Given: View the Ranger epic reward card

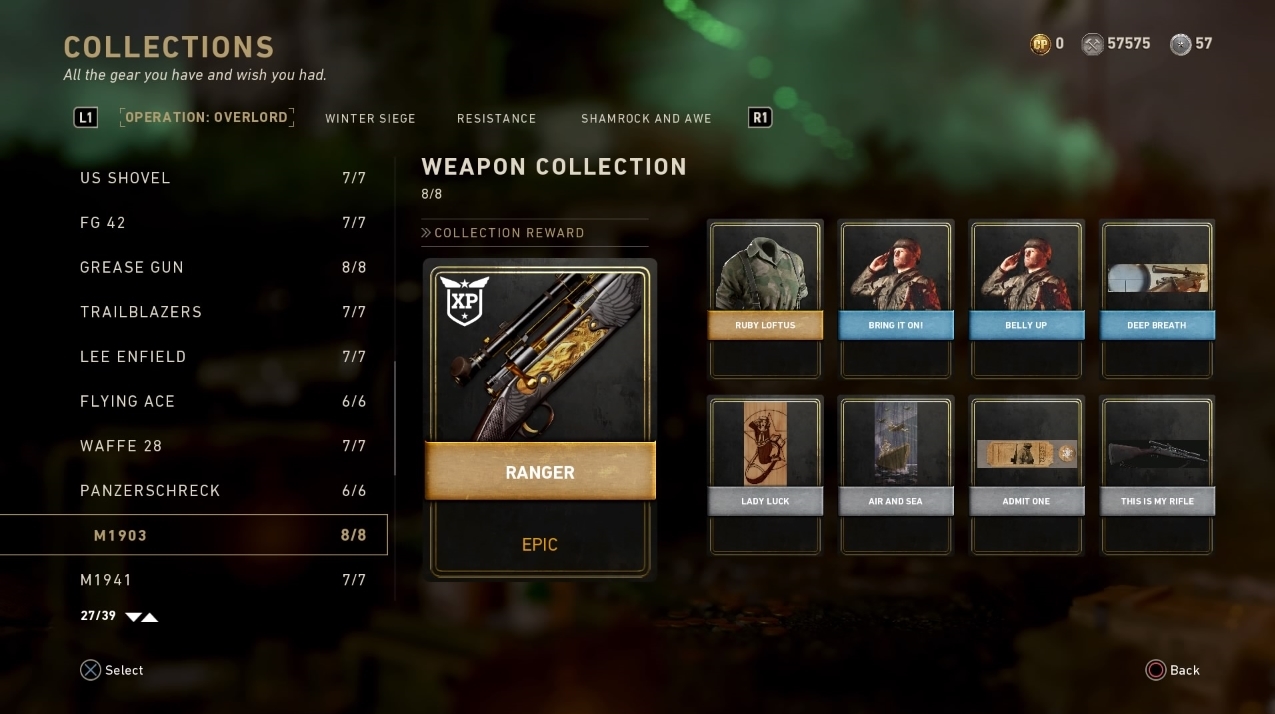Looking at the screenshot, I should 540,419.
